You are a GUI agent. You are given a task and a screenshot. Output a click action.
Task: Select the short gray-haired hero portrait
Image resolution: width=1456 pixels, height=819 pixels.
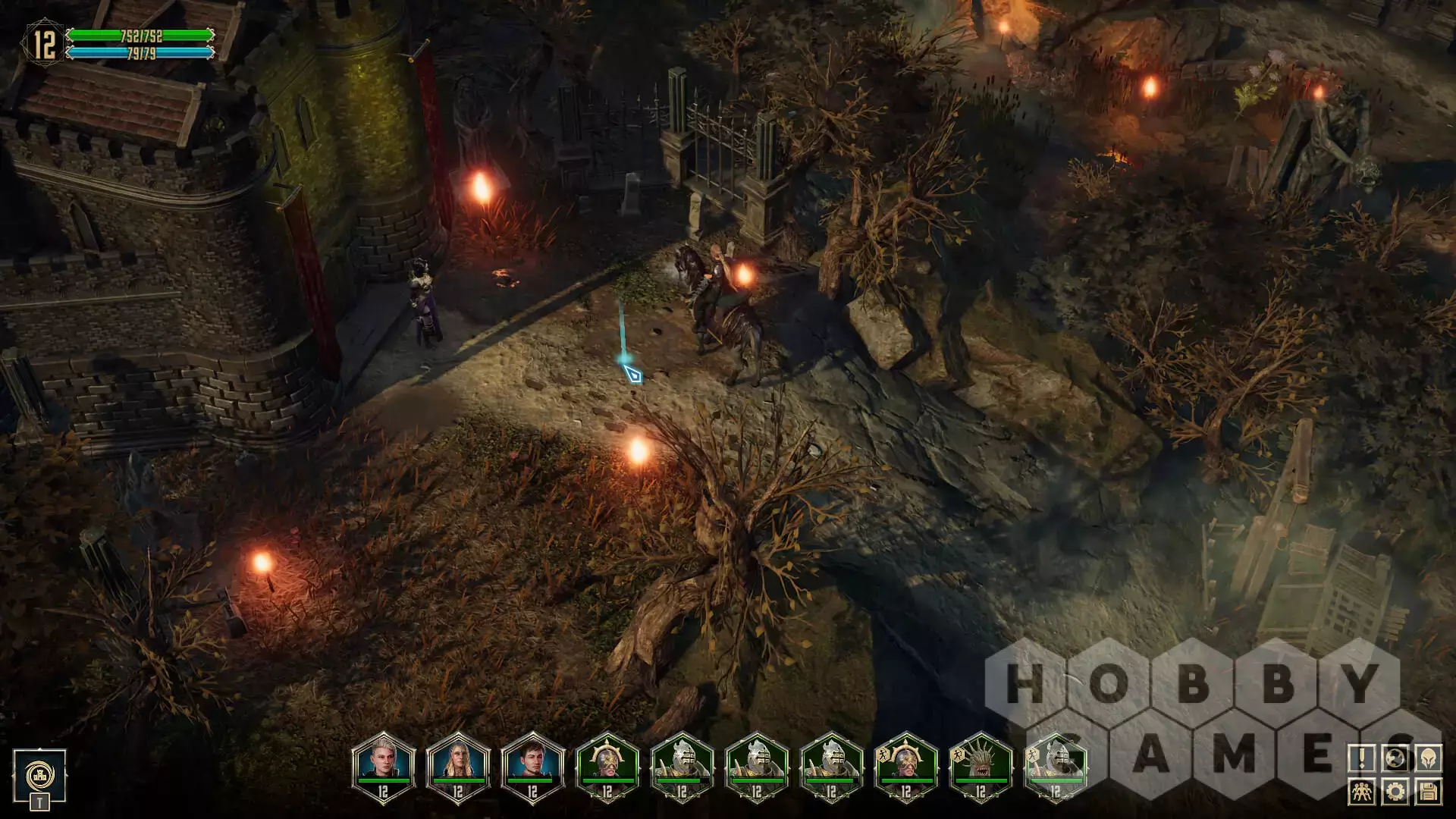(x=383, y=764)
